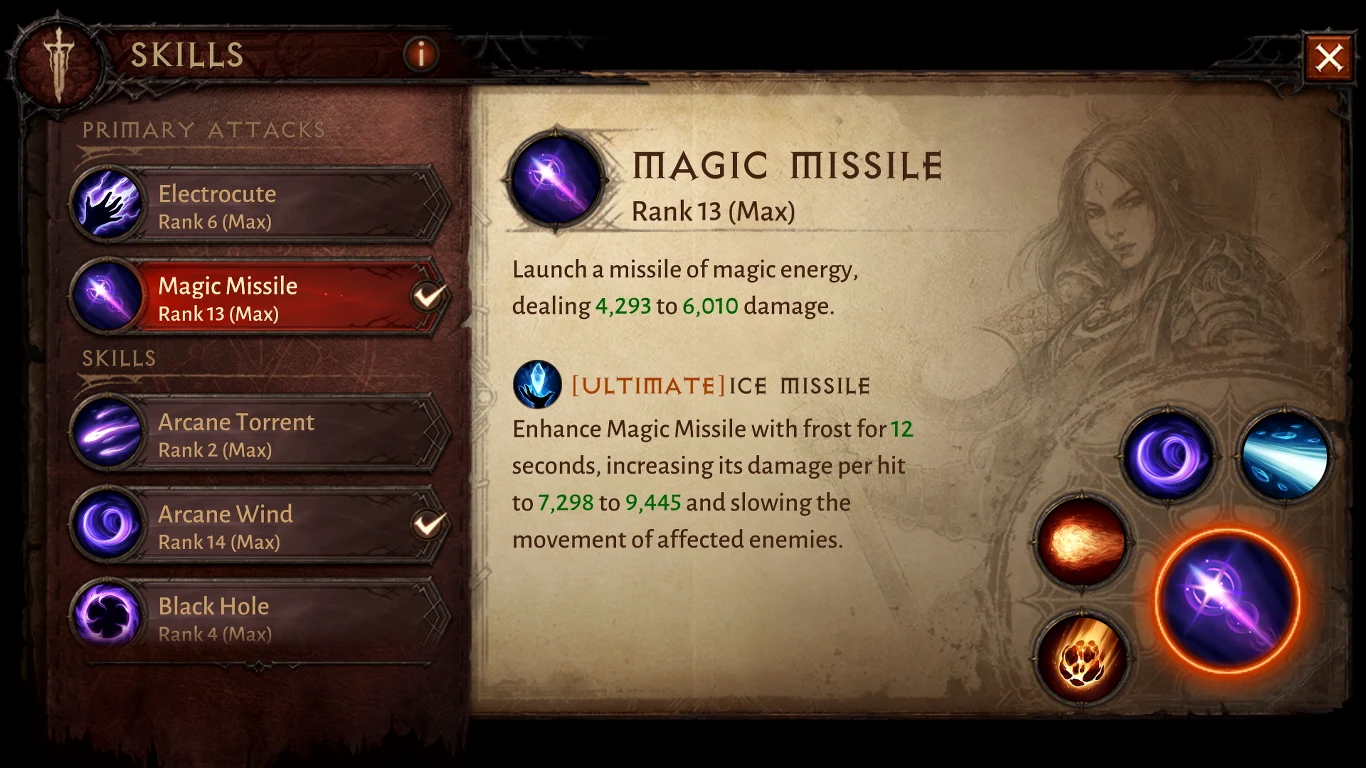Expand the Primary Attacks section

204,129
